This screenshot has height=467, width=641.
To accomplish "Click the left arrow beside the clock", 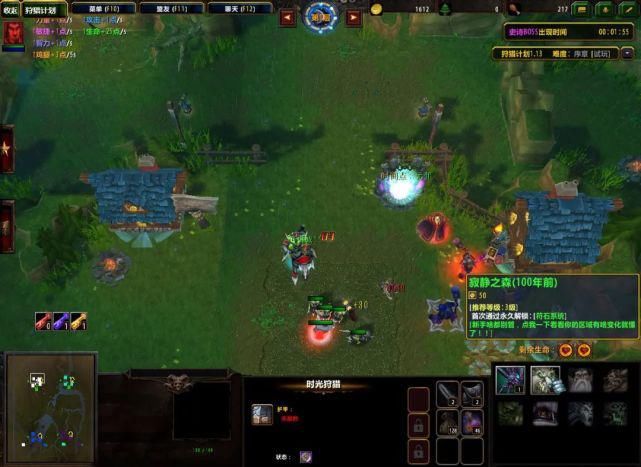I will (287, 17).
